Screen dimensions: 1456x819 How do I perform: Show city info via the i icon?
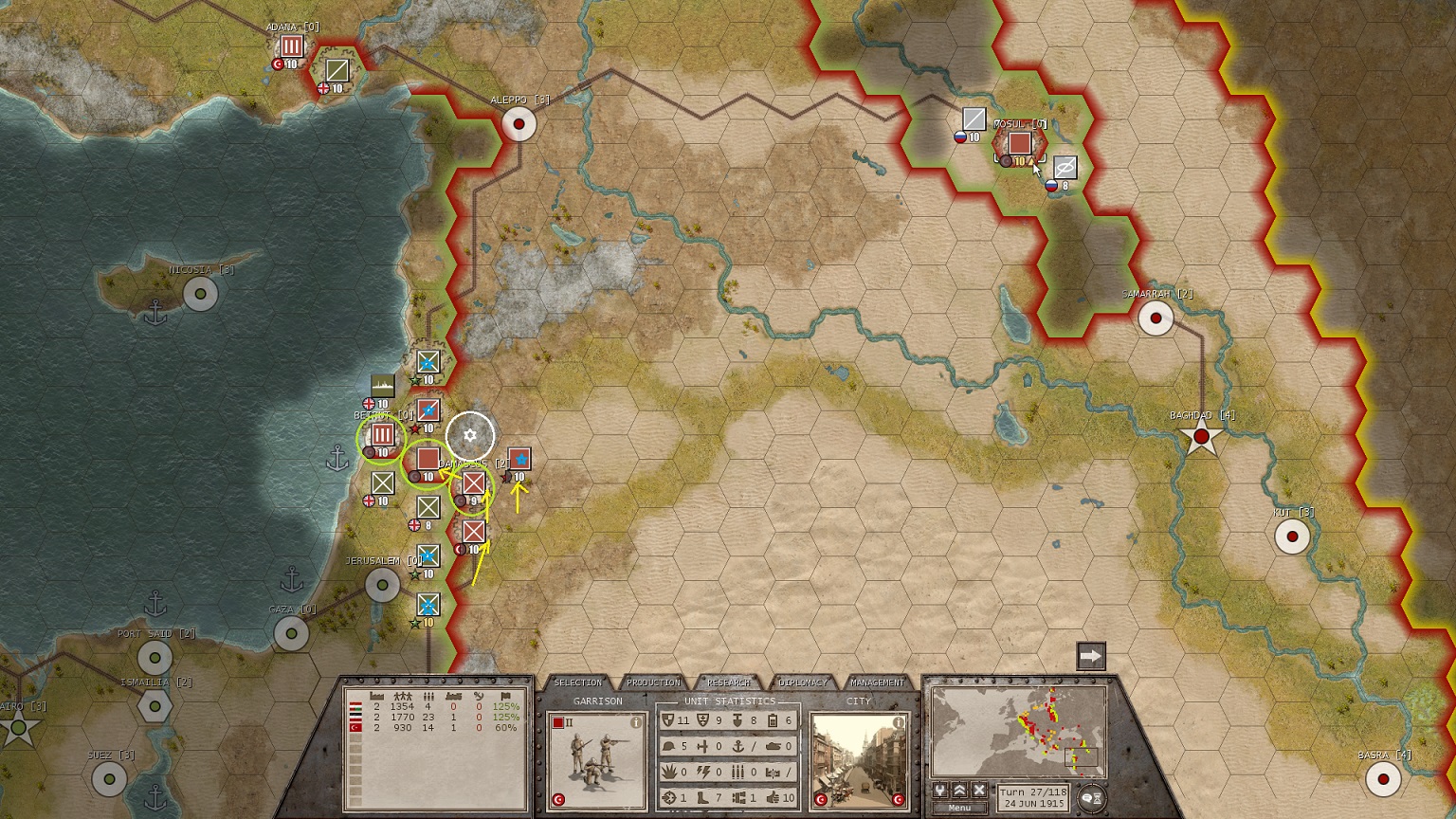(x=898, y=722)
